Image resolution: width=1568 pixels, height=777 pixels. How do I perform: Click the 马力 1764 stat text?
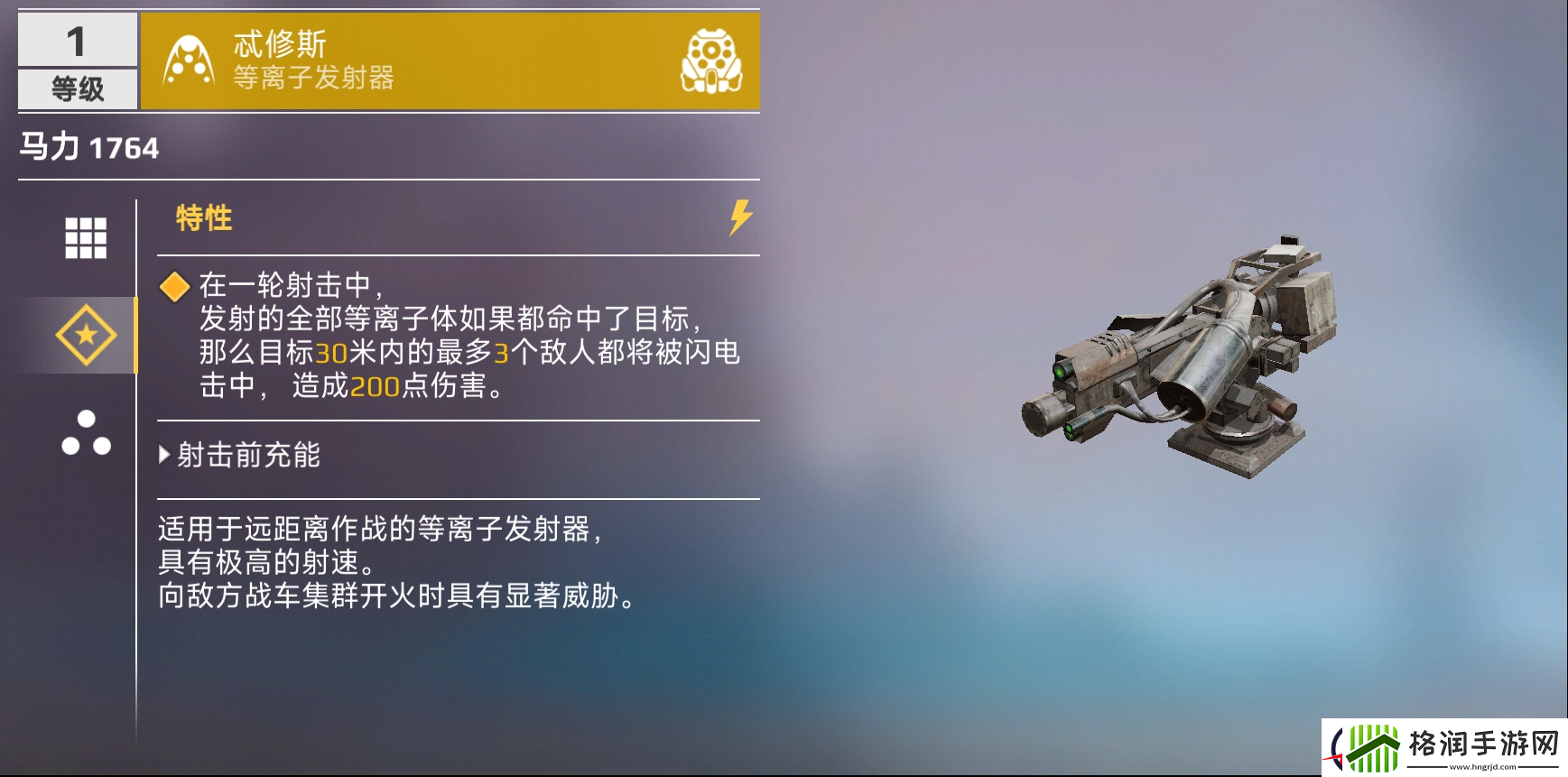click(88, 146)
